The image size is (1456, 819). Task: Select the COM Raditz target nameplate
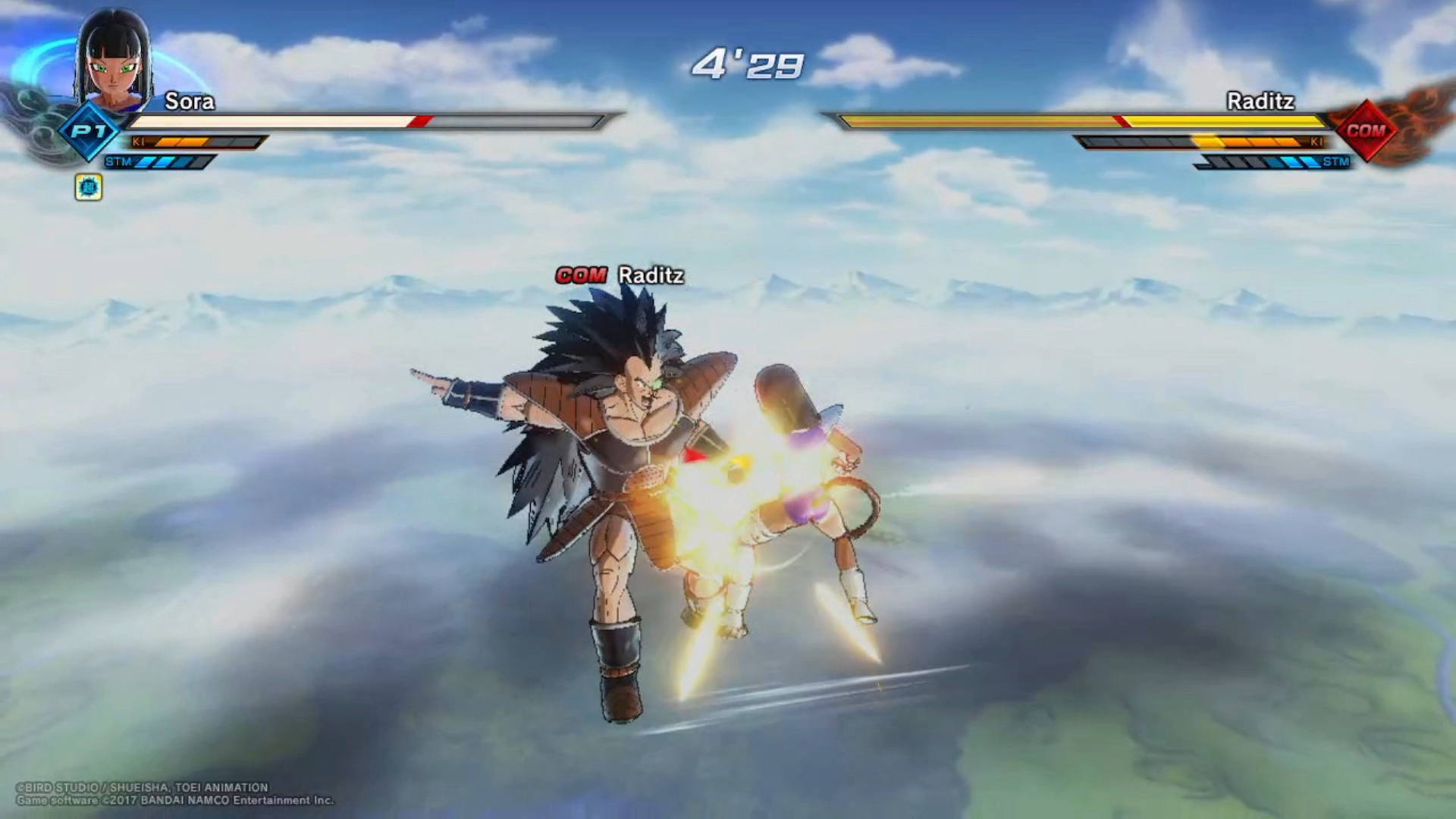[x=620, y=275]
